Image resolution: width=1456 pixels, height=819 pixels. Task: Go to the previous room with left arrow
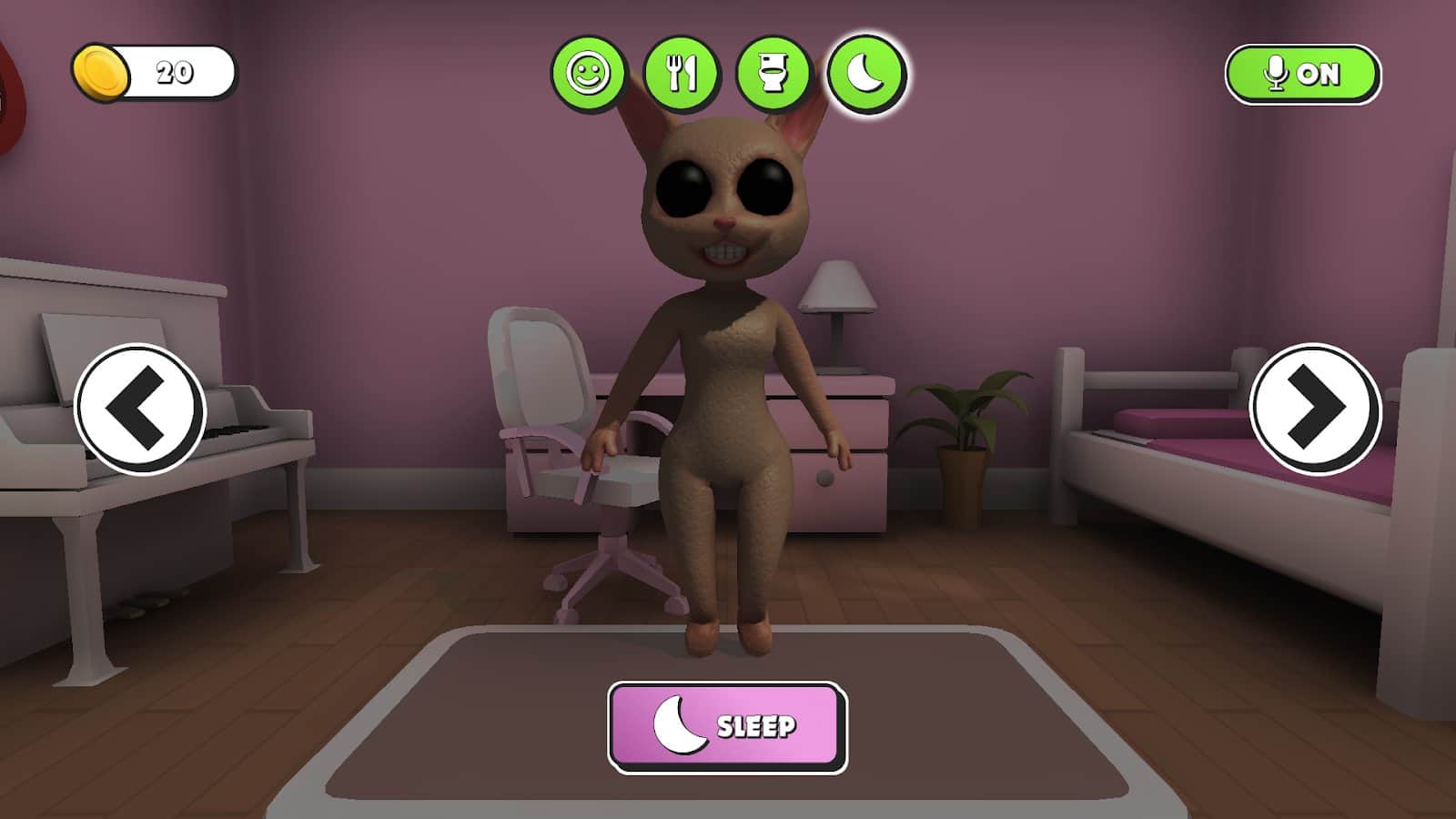[x=140, y=409]
